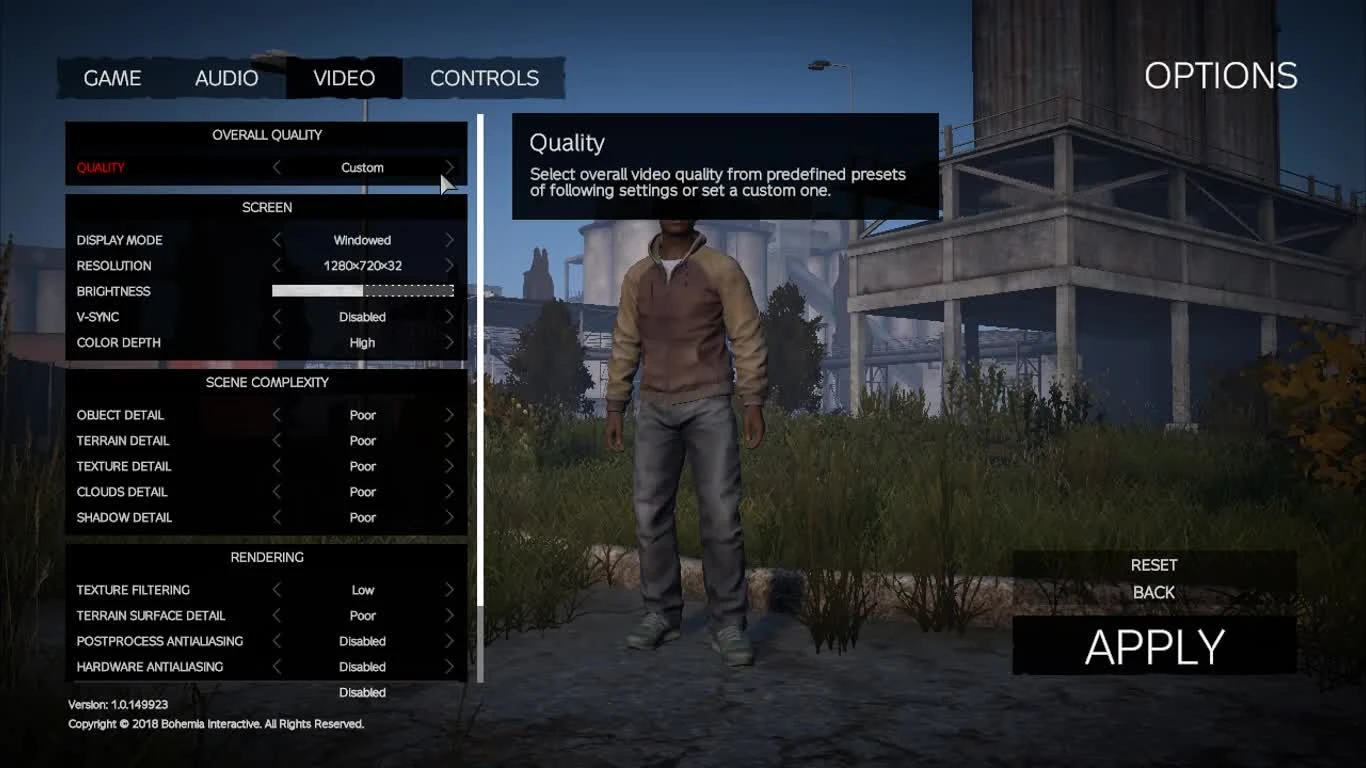The height and width of the screenshot is (768, 1366).
Task: Change DISPLAY MODE using the left arrow
Action: point(277,240)
